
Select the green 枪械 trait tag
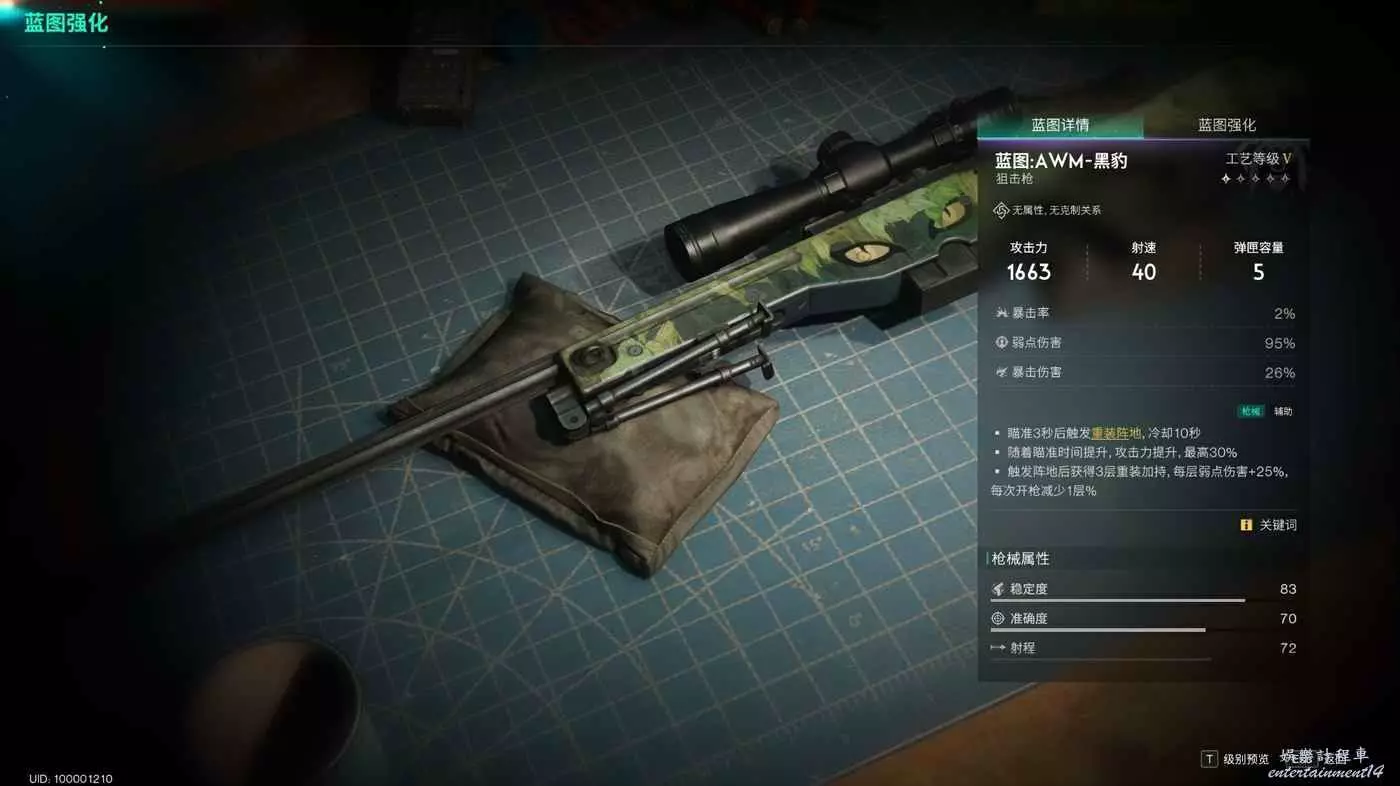(1251, 411)
